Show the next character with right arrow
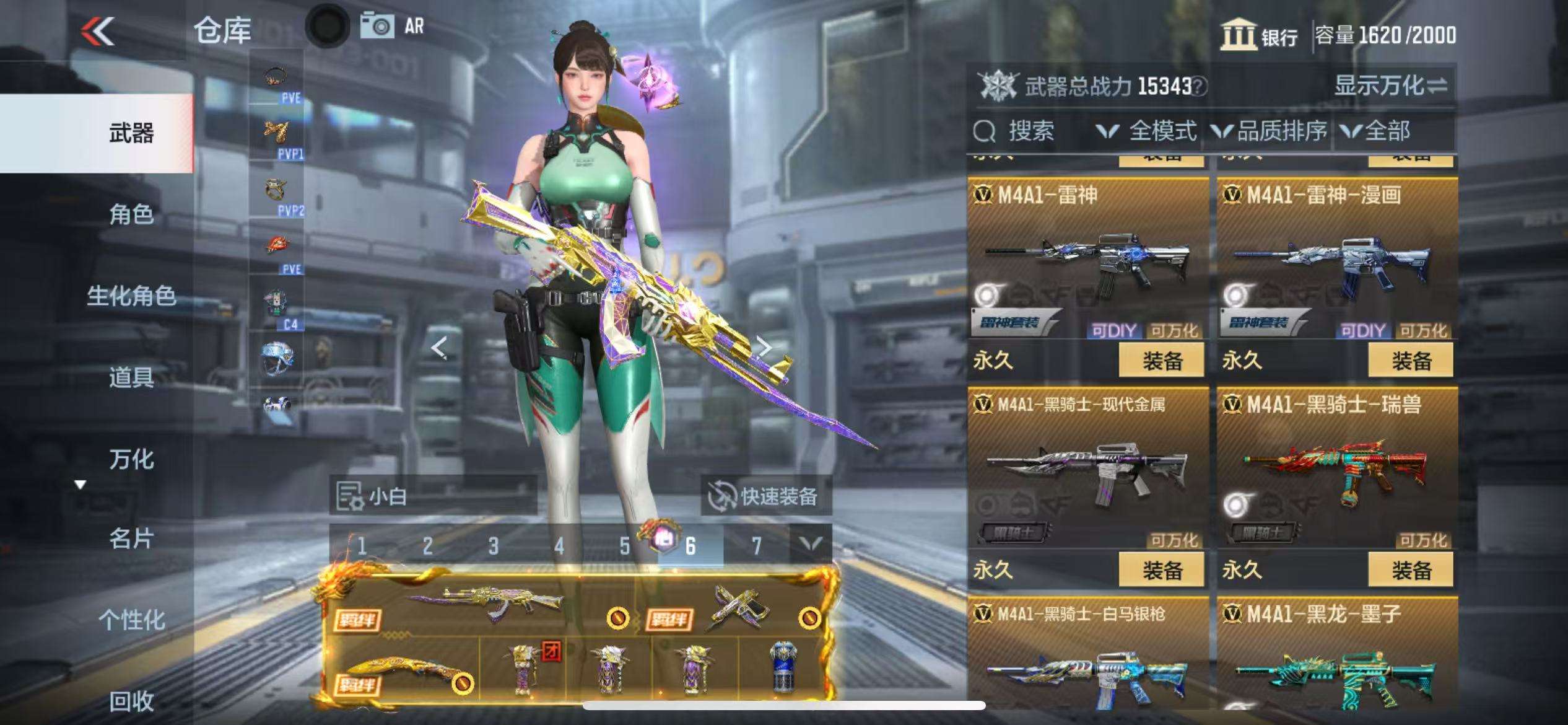The height and width of the screenshot is (725, 1568). click(x=765, y=348)
